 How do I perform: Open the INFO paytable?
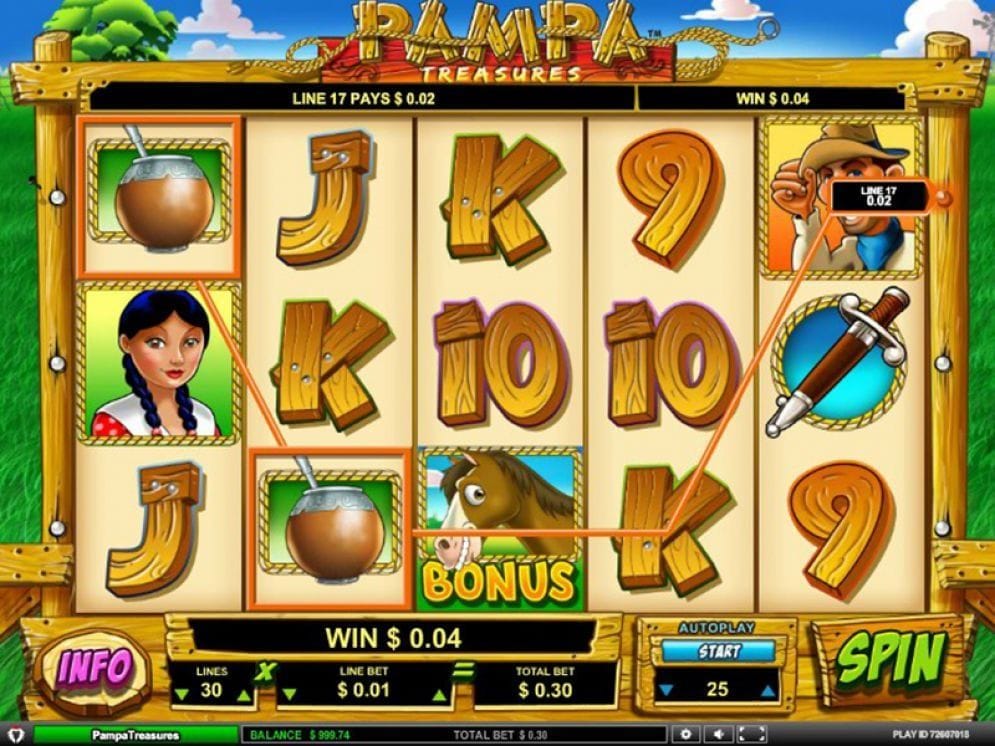[x=94, y=667]
